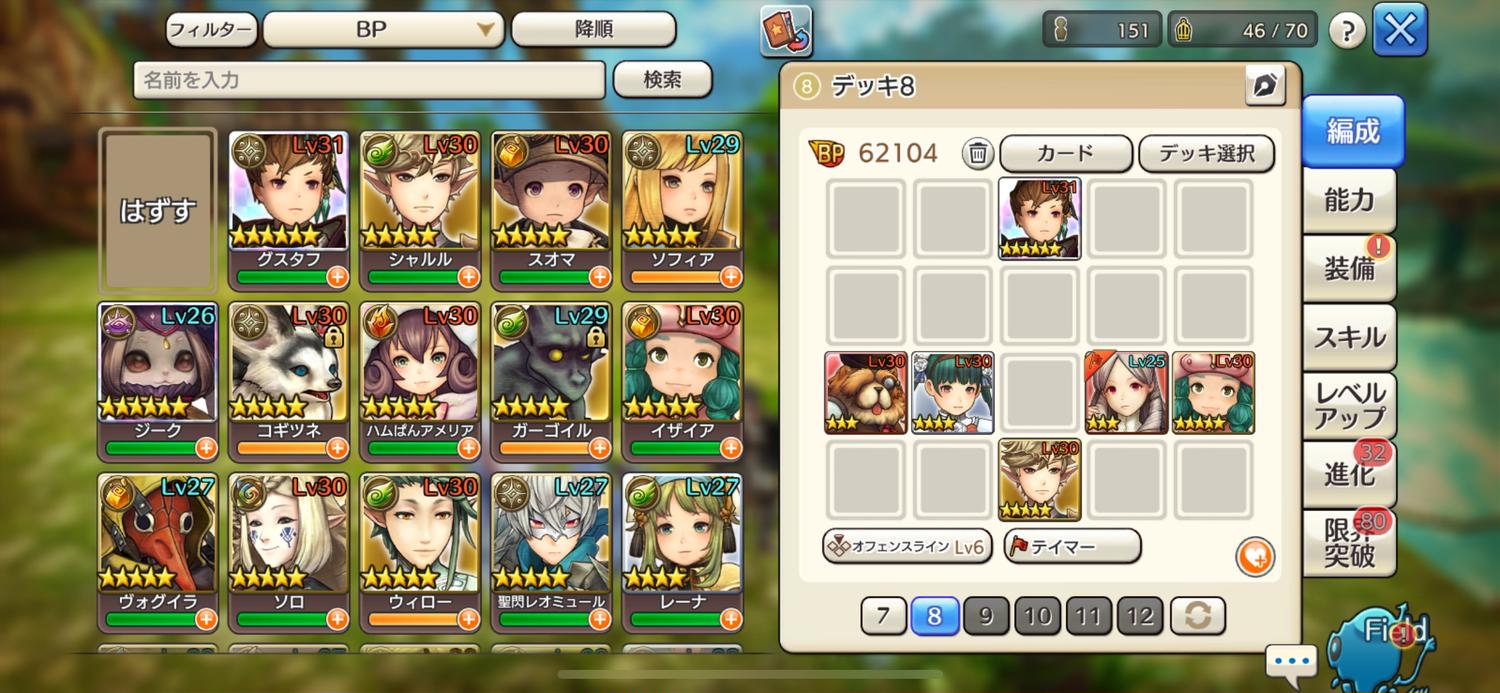Viewport: 1500px width, 693px height.
Task: Switch to the 能力 tab
Action: point(1349,200)
